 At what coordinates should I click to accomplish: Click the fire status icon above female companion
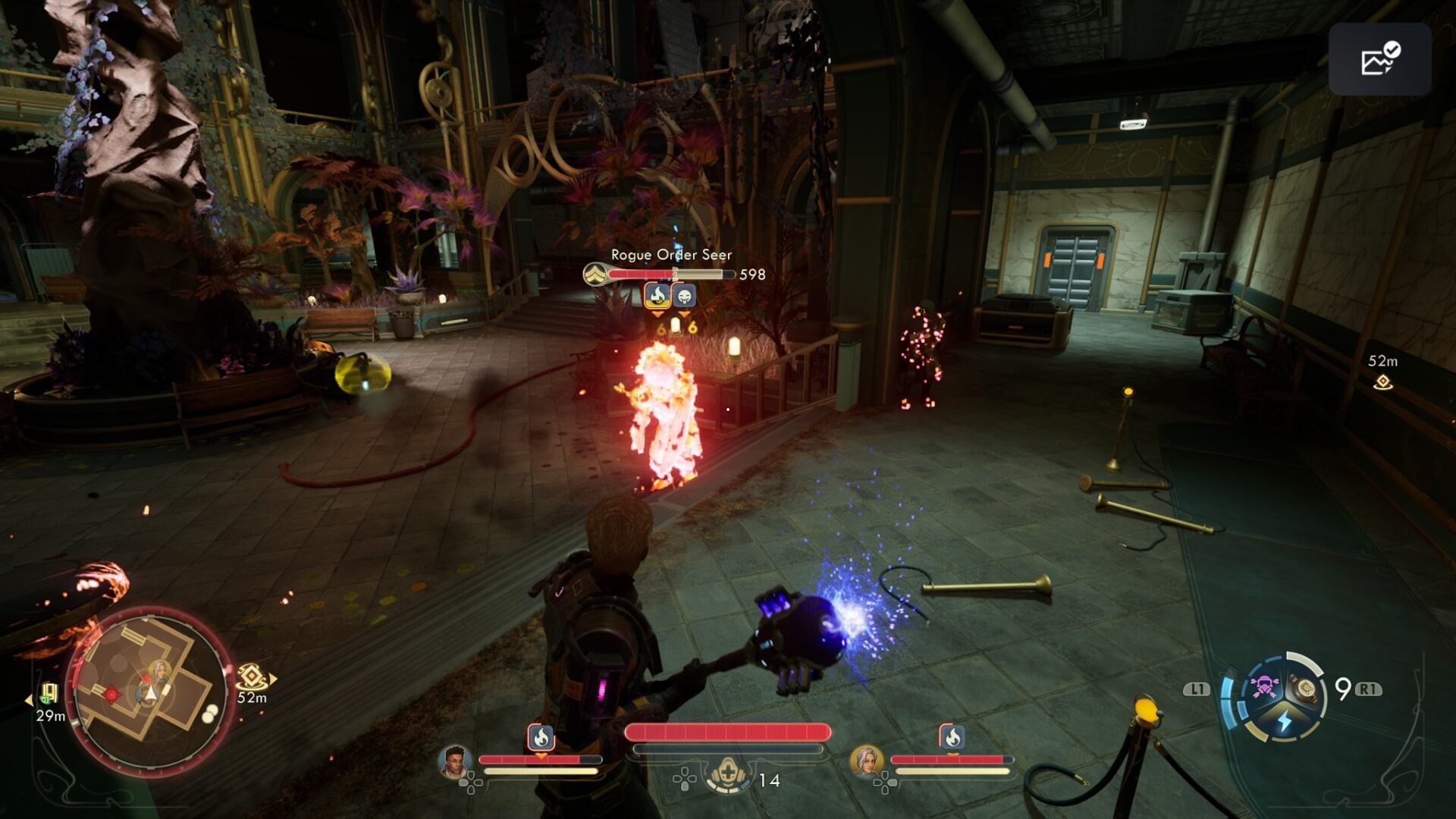952,736
